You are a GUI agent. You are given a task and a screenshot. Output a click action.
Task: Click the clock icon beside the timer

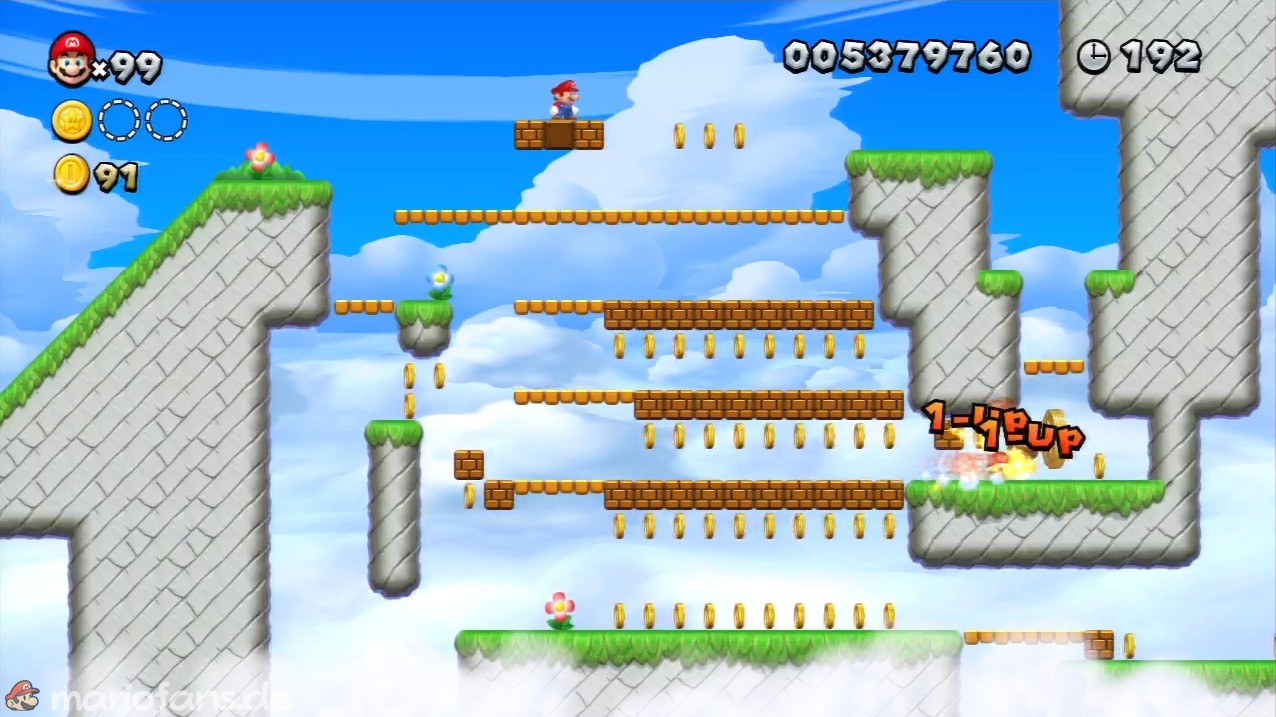click(x=1093, y=57)
